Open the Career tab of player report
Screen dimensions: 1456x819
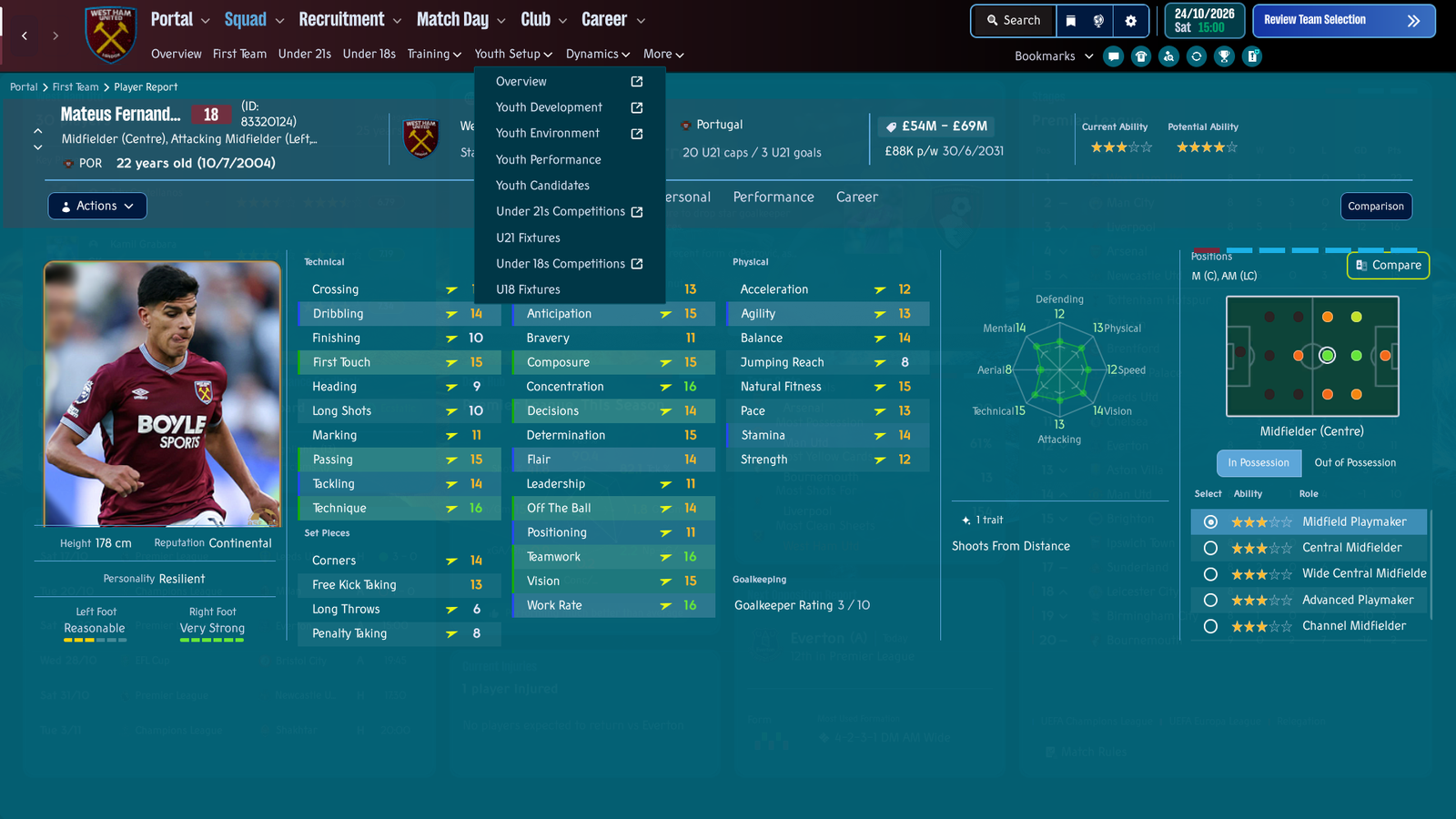click(x=856, y=197)
